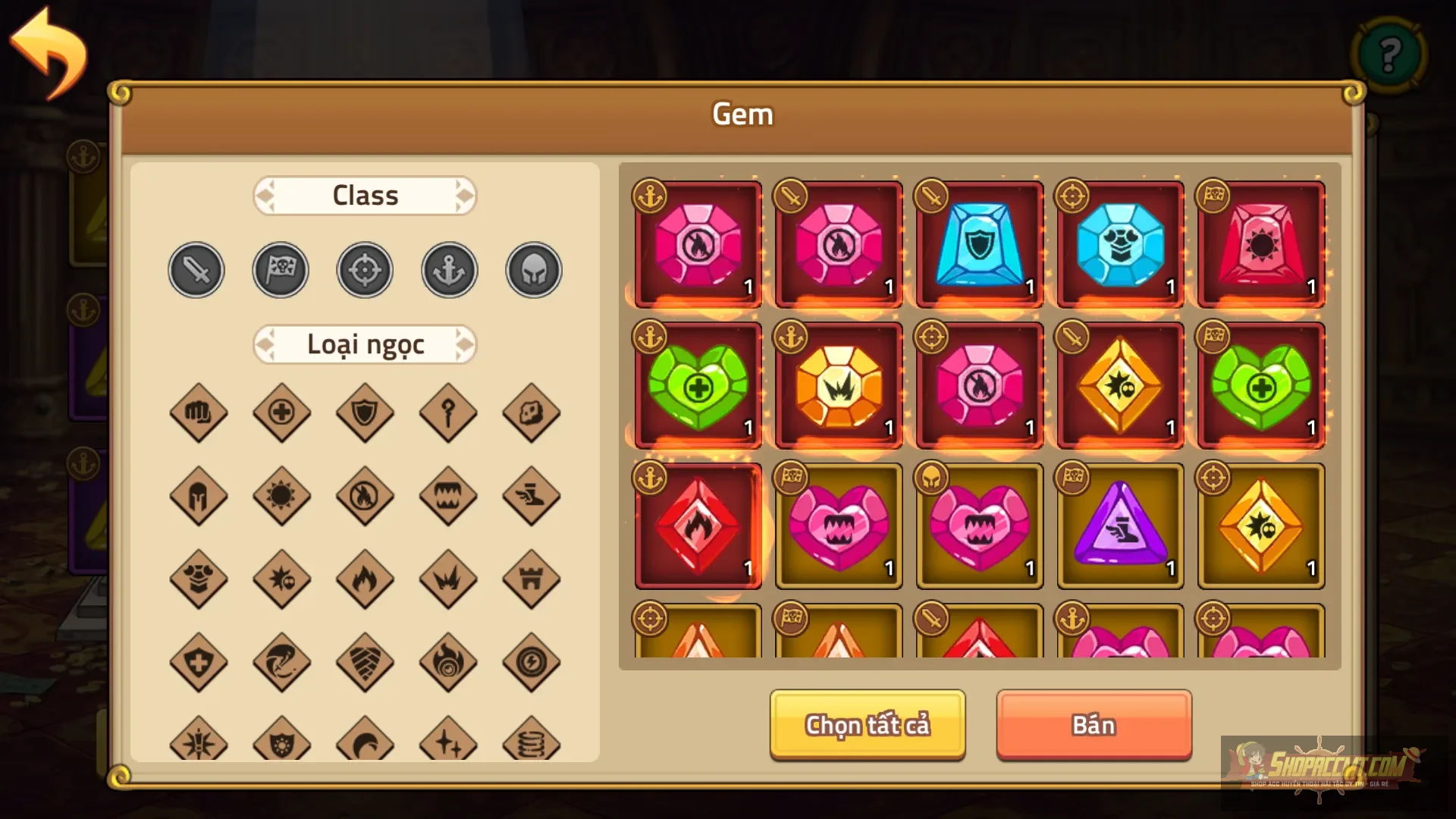Viewport: 1456px width, 819px height.
Task: Click the left arrow of the Class selector
Action: (x=266, y=196)
